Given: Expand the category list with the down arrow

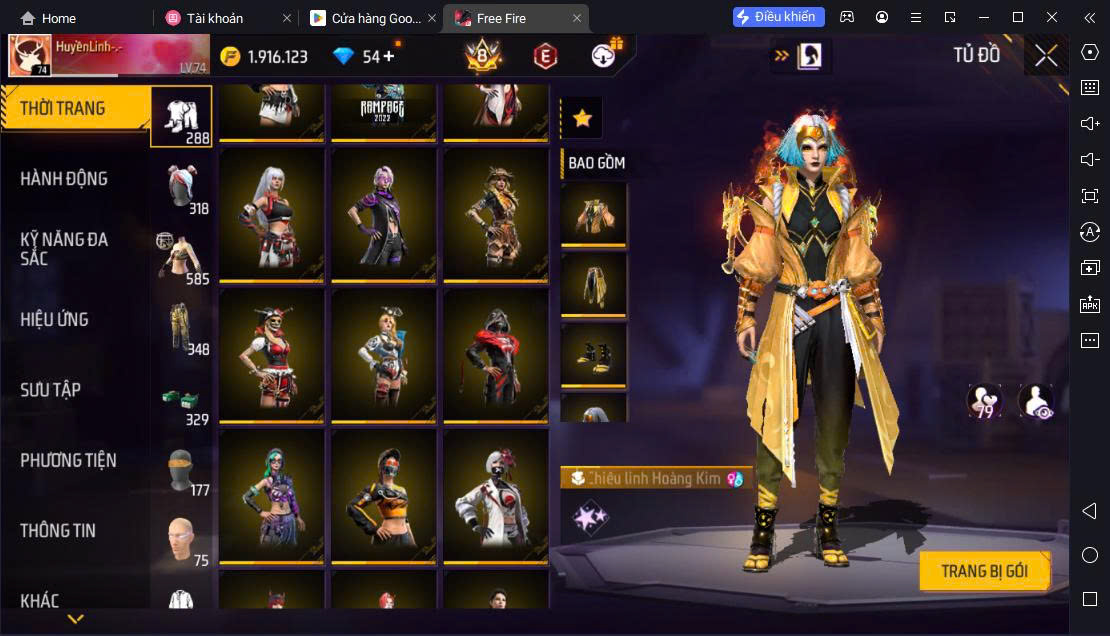Looking at the screenshot, I should (x=75, y=619).
